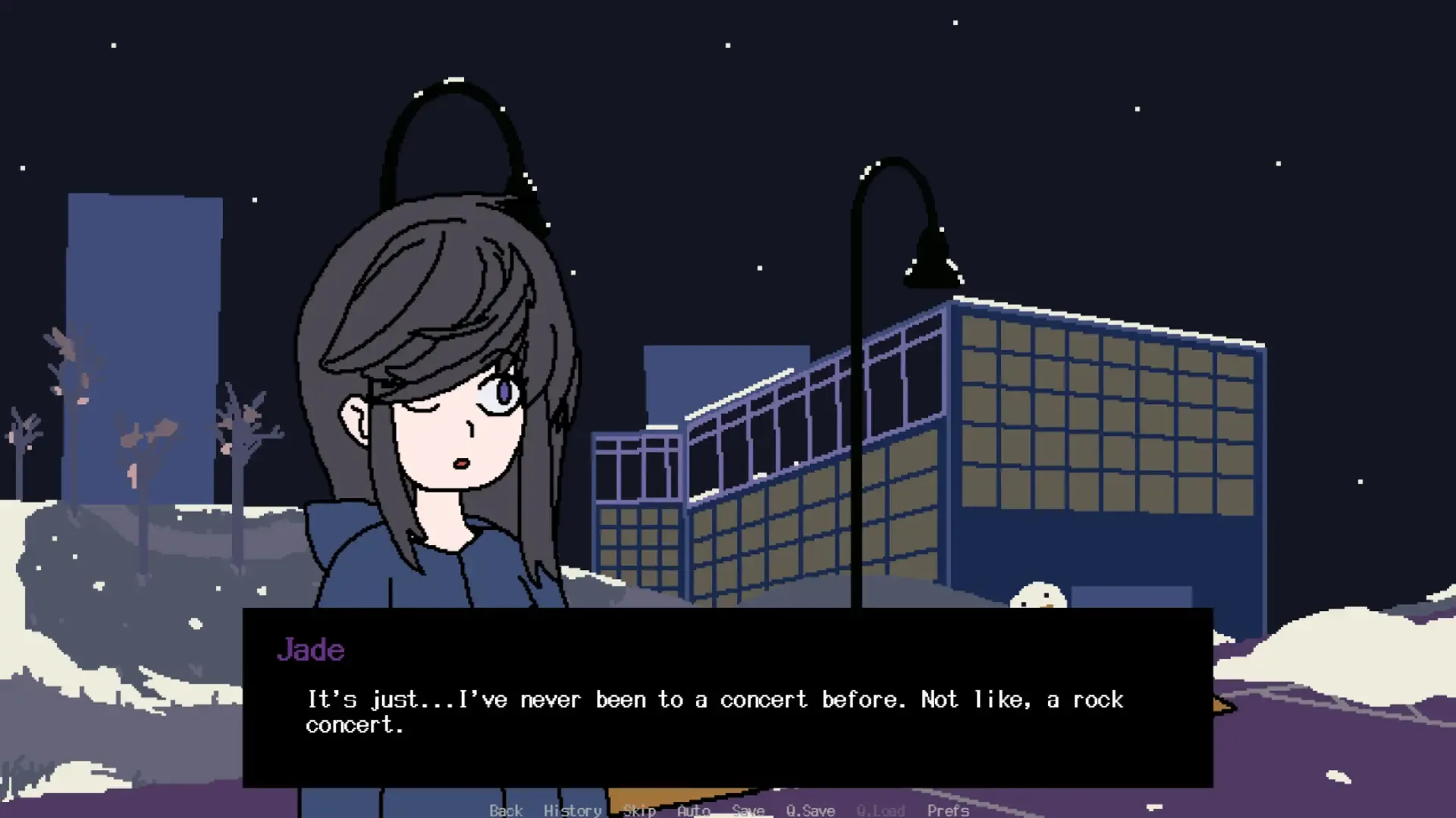This screenshot has height=818, width=1456.
Task: Toggle Auto-forward mode on
Action: [x=692, y=810]
